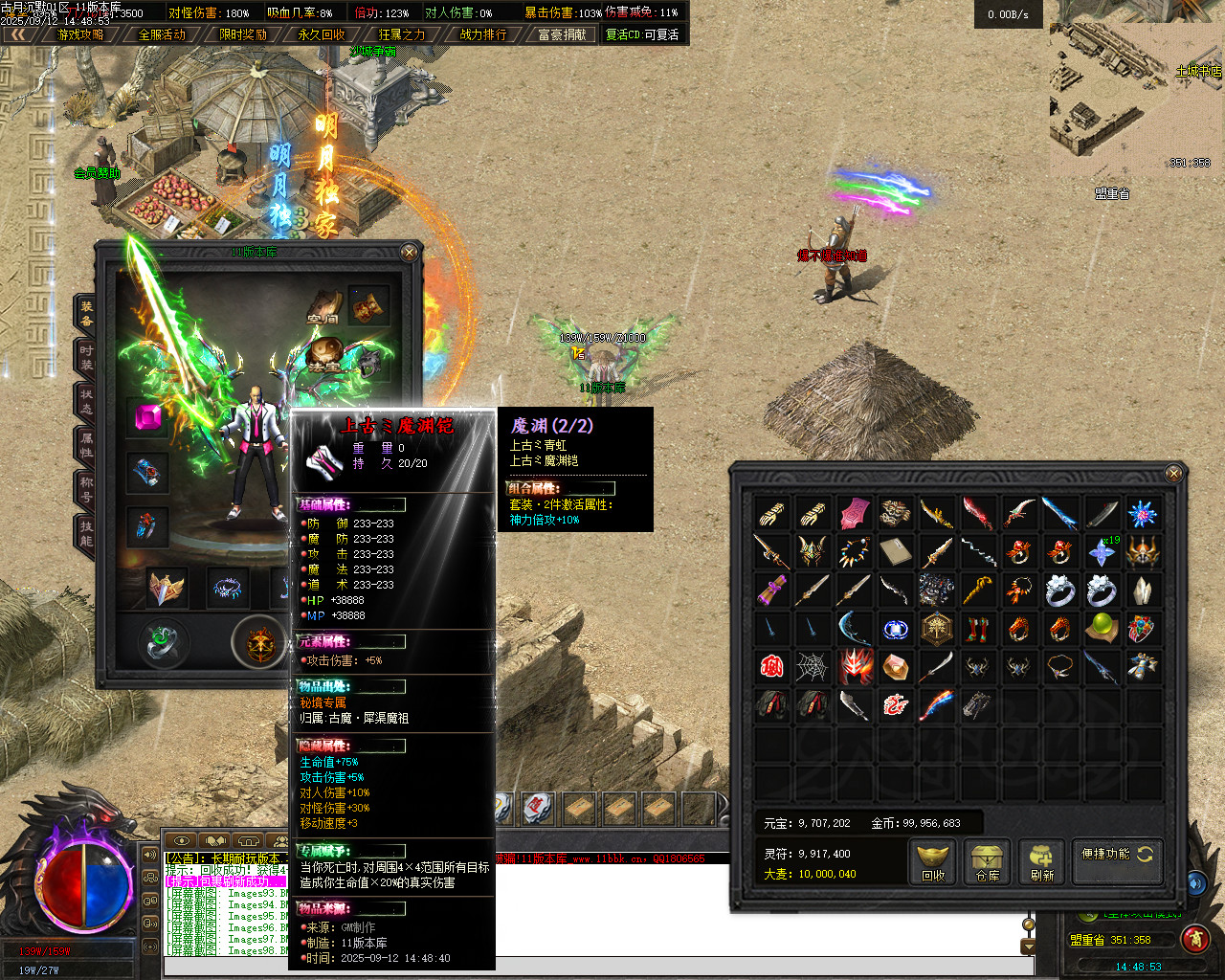Open the 仓库 warehouse
Viewport: 1225px width, 980px height.
[x=988, y=859]
